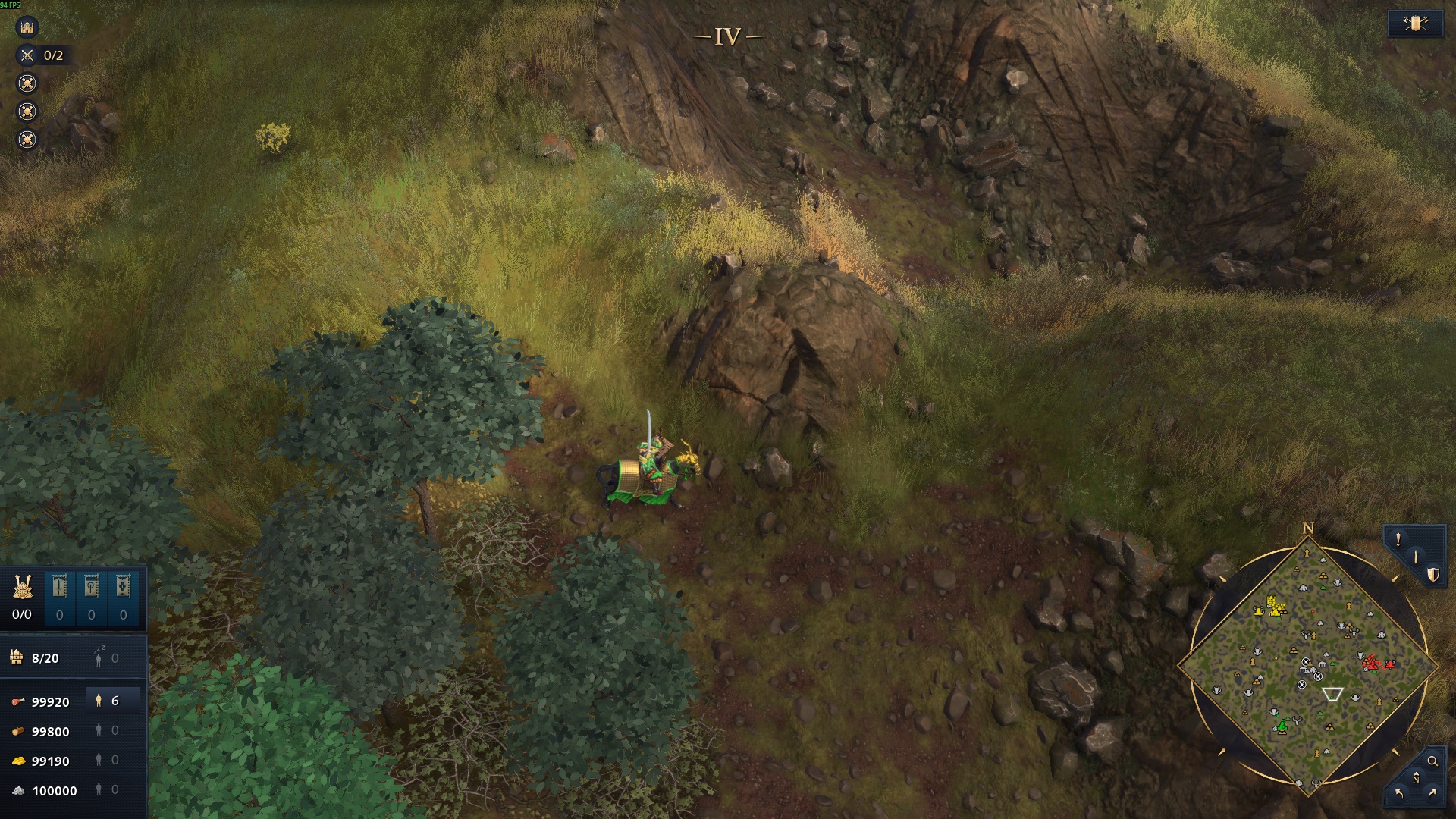Screen dimensions: 1456x819
Task: Activate the sword attack ping button
Action: tap(1415, 557)
